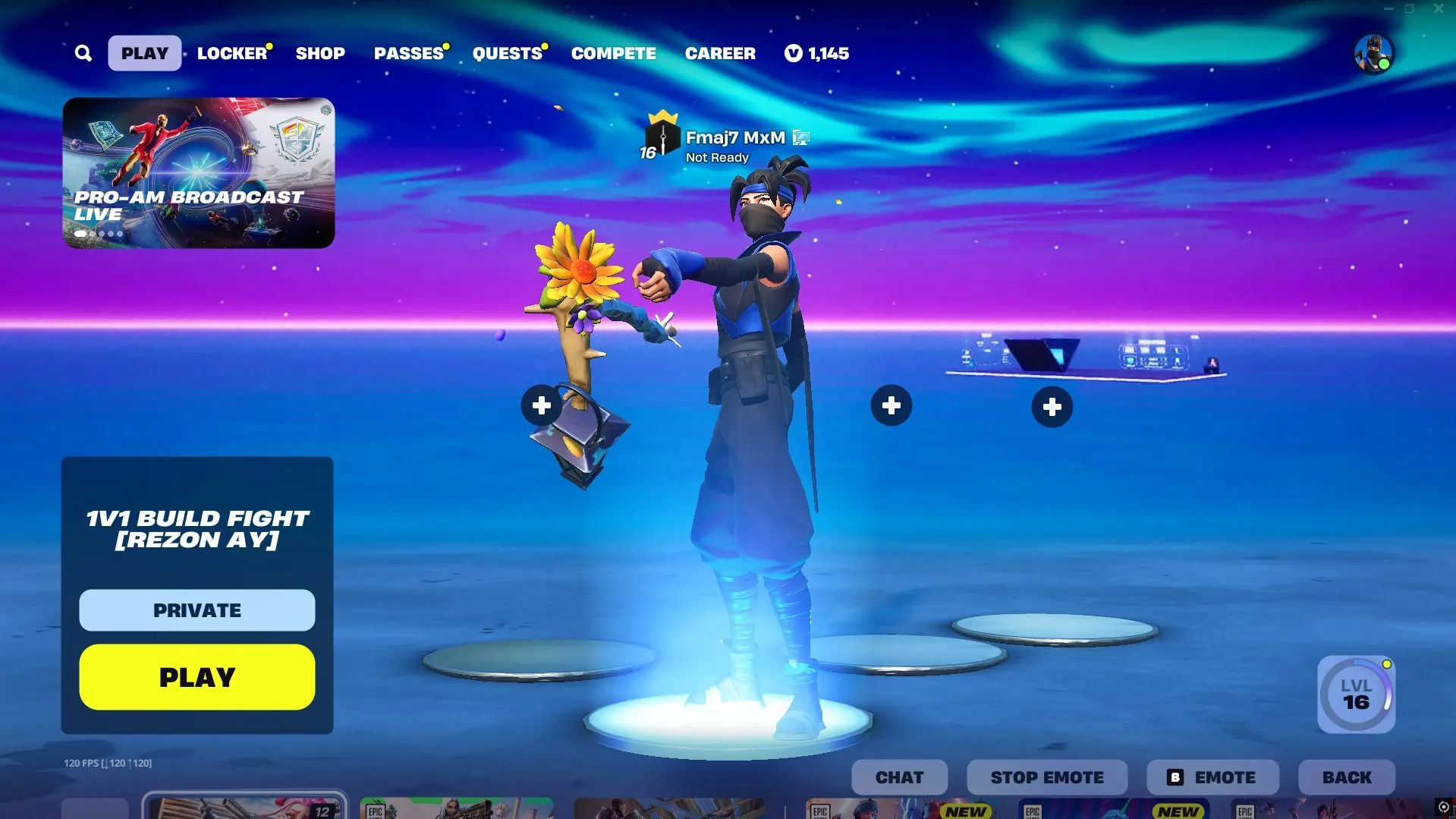Open the profile avatar menu

(x=1373, y=54)
